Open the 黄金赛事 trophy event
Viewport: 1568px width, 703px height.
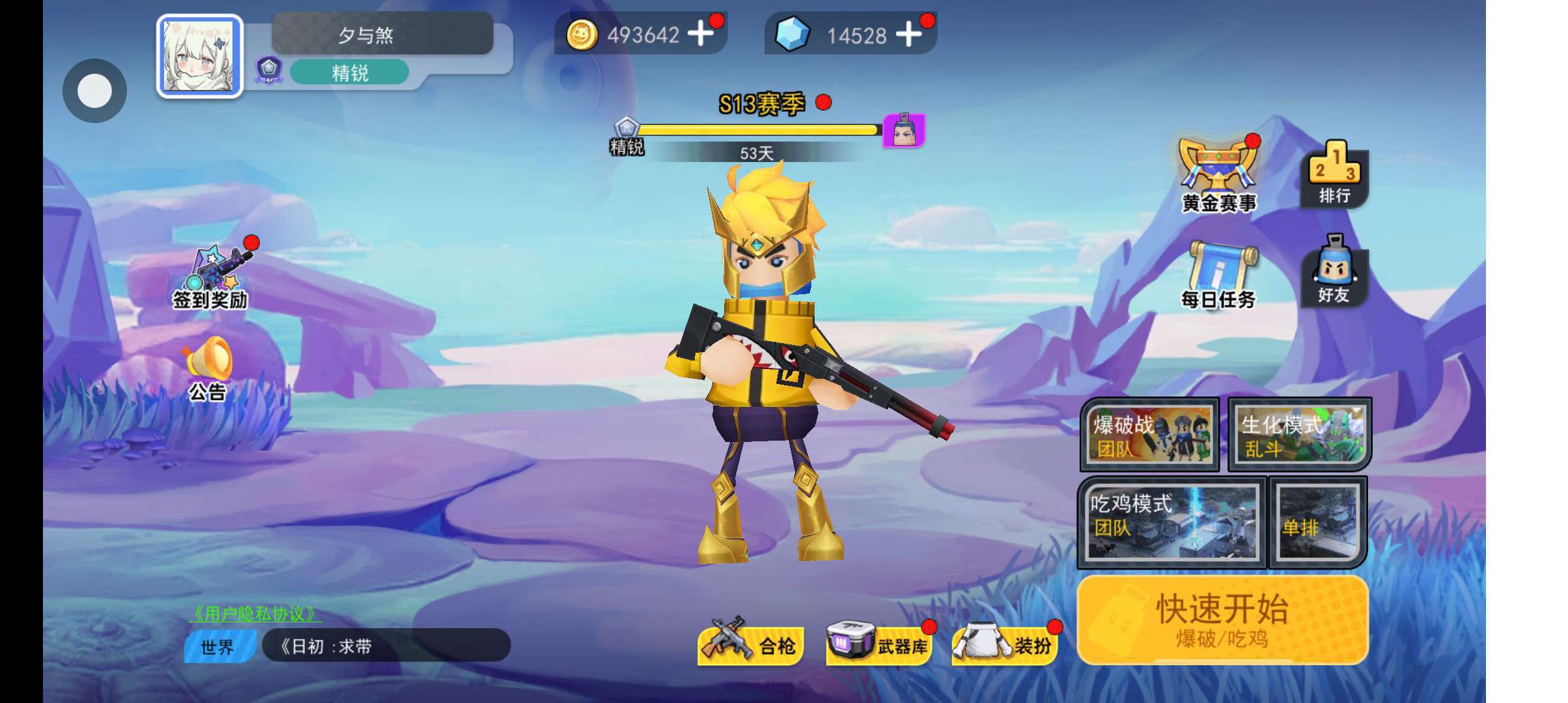(1218, 174)
